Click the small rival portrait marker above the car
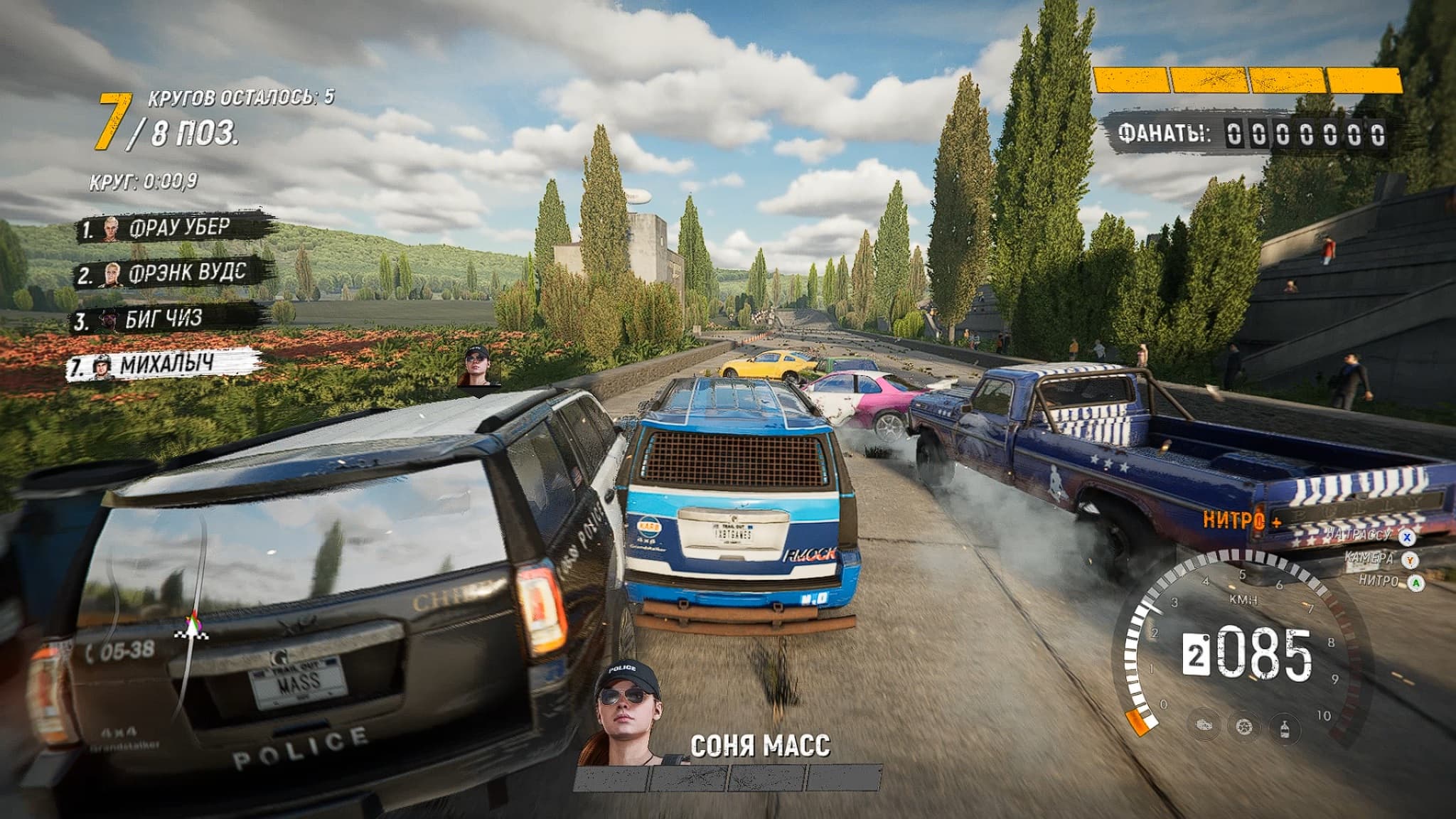Screen dimensions: 1456x819 point(478,367)
